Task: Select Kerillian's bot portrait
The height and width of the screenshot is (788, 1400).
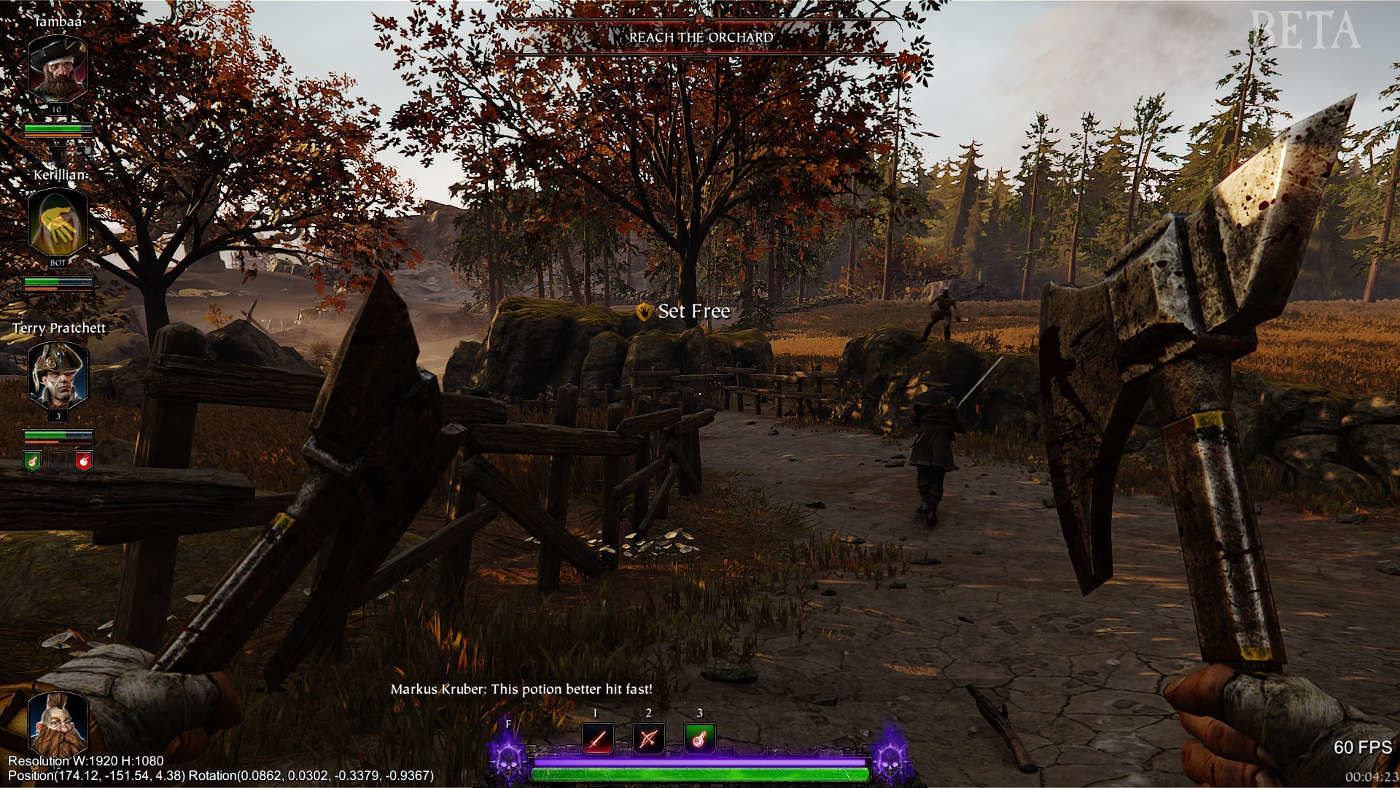Action: click(58, 222)
